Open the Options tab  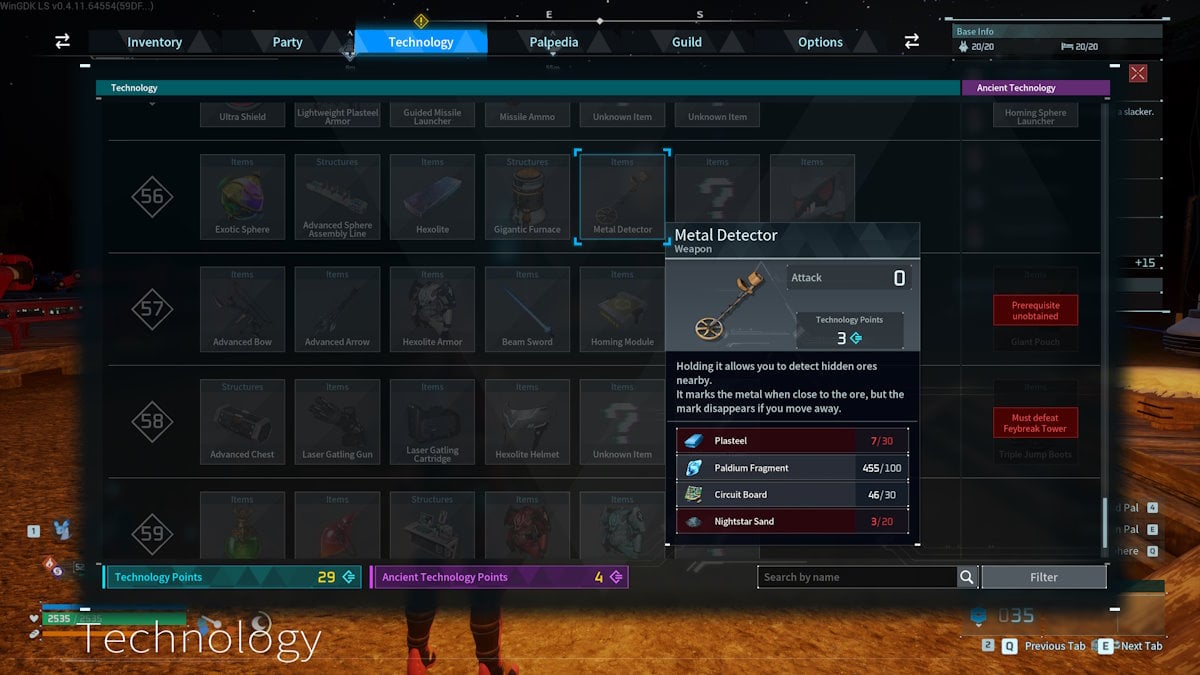point(820,42)
